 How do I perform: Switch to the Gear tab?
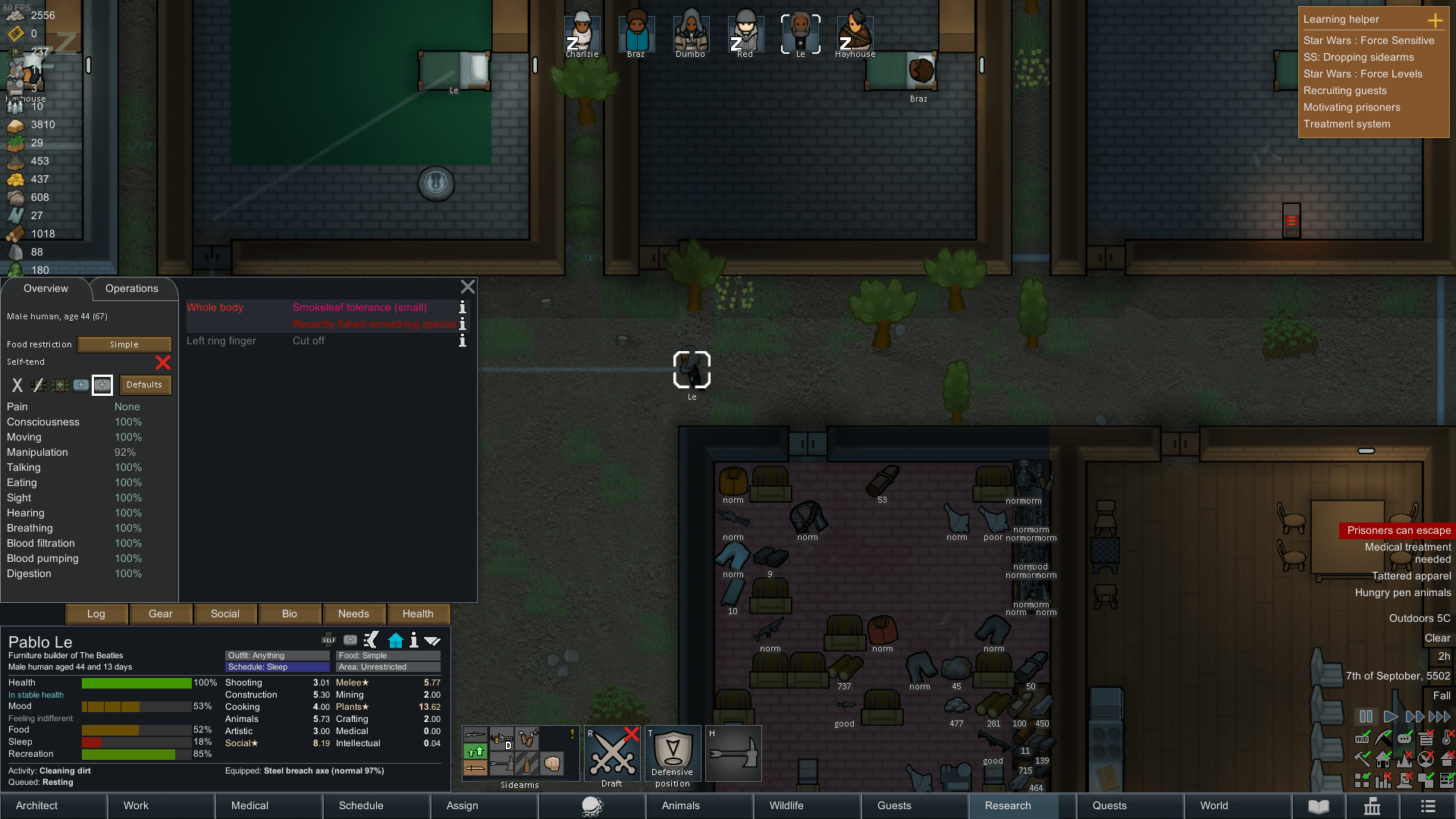[161, 613]
